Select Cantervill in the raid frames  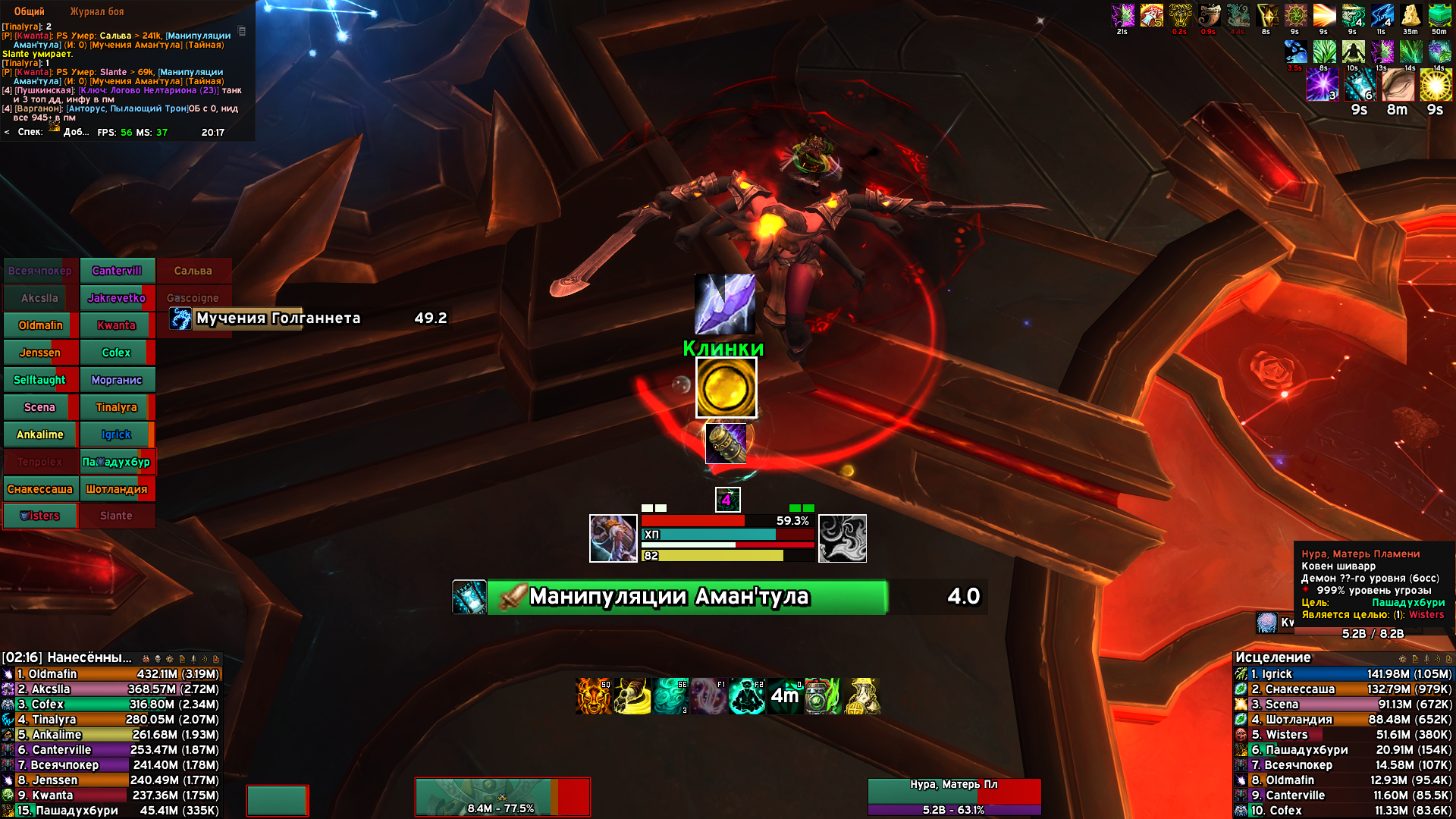tap(117, 271)
